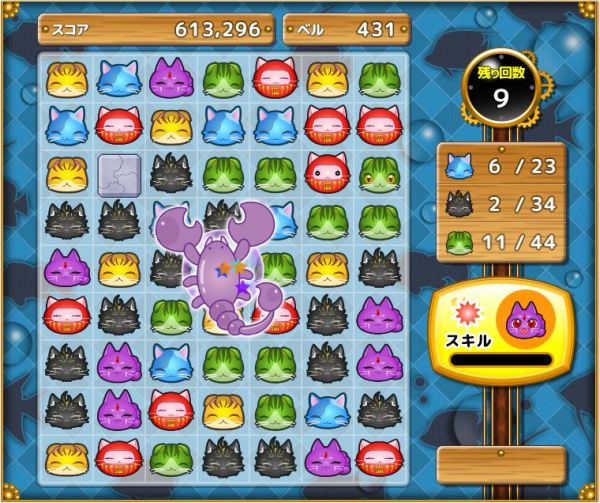Tap the black cat below the cracked stone
Image resolution: width=600 pixels, height=503 pixels.
point(119,220)
